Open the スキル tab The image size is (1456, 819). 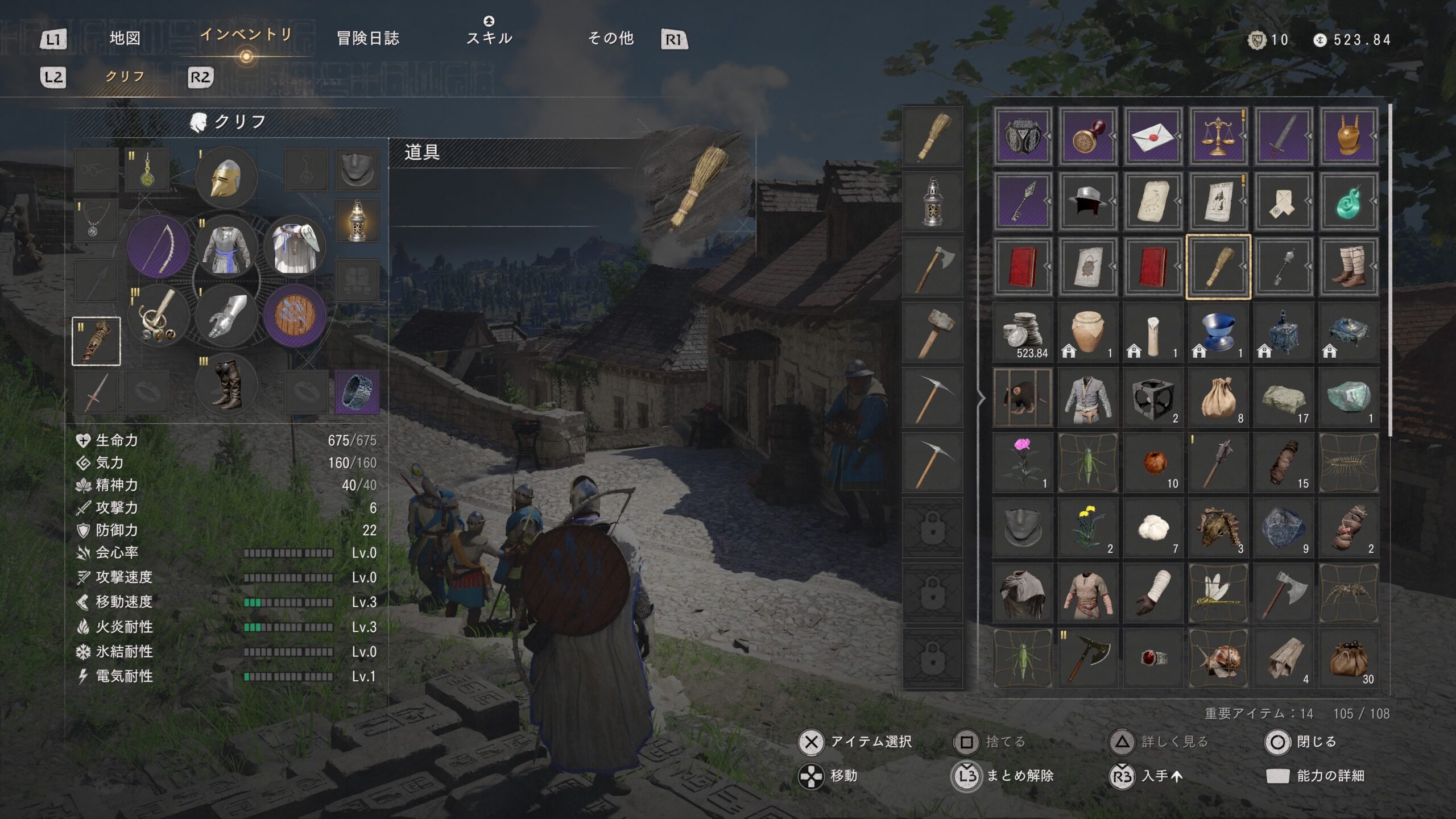click(489, 38)
